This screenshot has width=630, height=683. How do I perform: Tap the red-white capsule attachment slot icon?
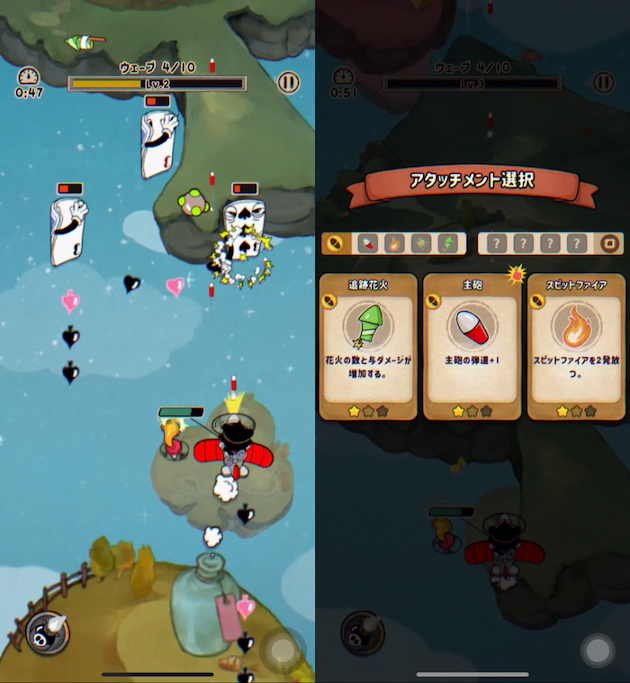click(369, 243)
